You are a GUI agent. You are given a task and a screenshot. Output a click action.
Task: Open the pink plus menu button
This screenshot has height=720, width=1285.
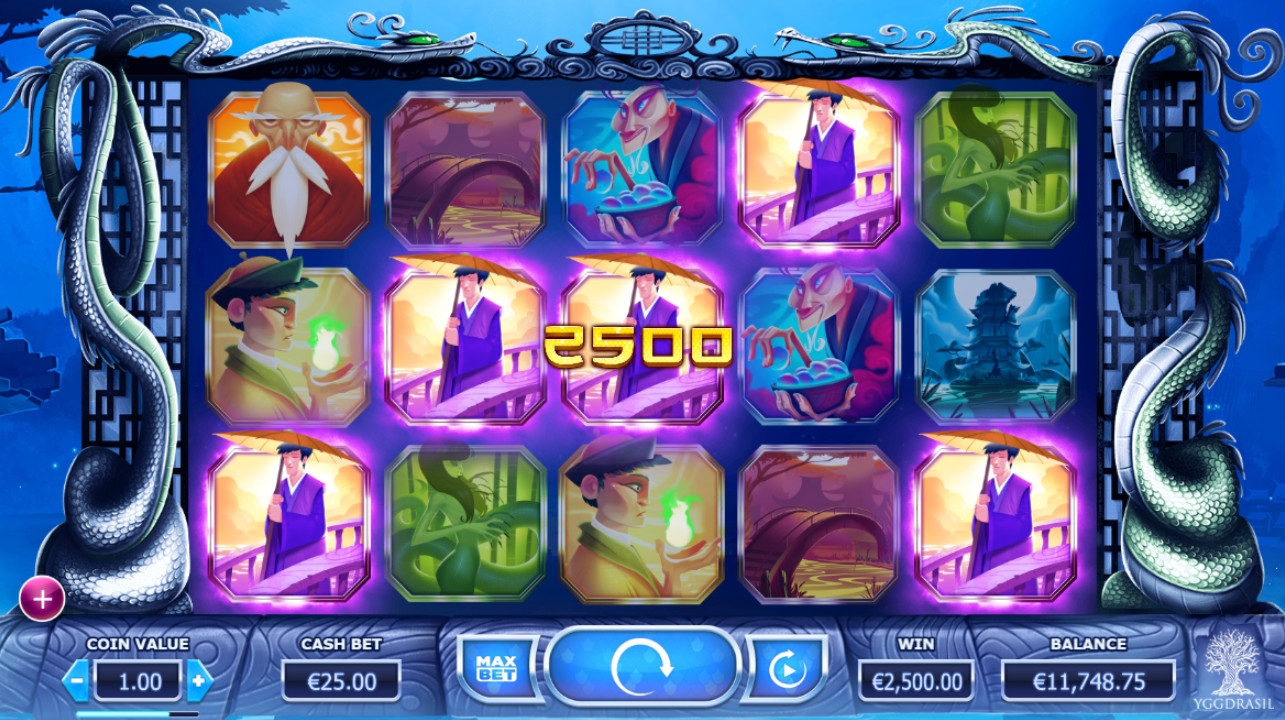(x=42, y=599)
